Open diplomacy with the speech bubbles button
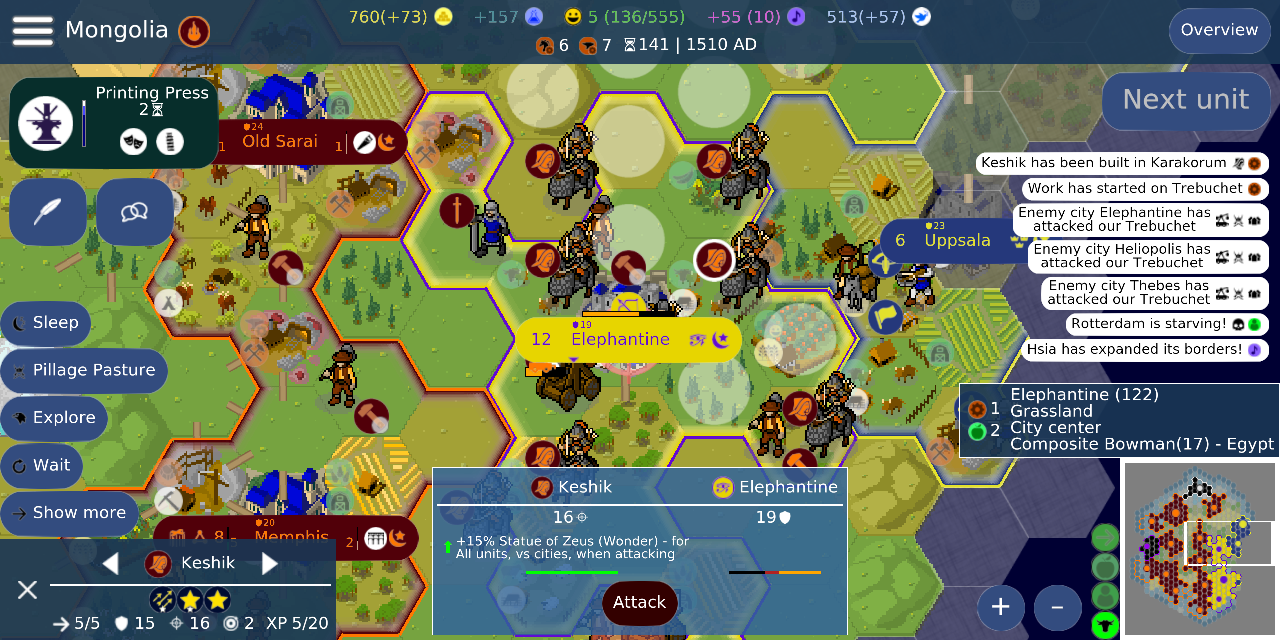The image size is (1280, 640). click(134, 212)
